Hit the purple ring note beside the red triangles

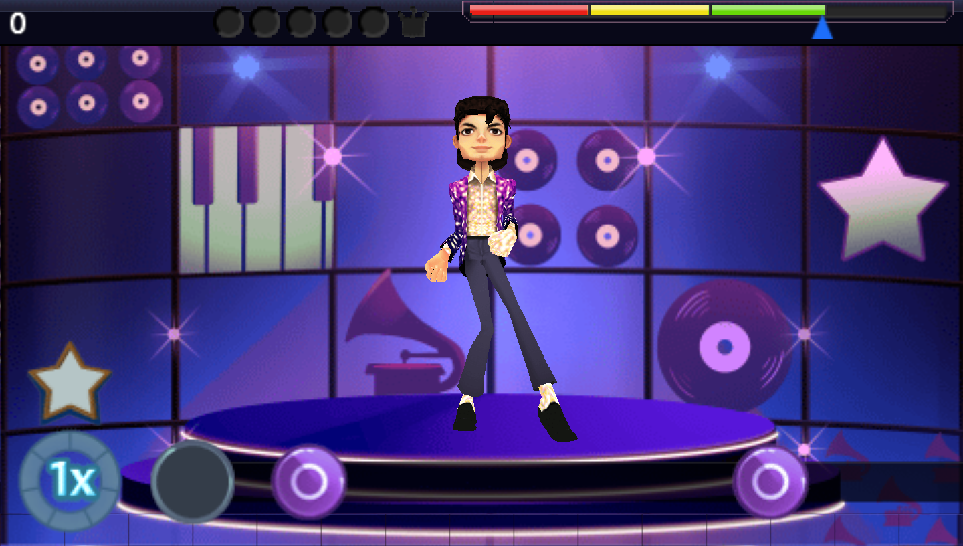(769, 482)
